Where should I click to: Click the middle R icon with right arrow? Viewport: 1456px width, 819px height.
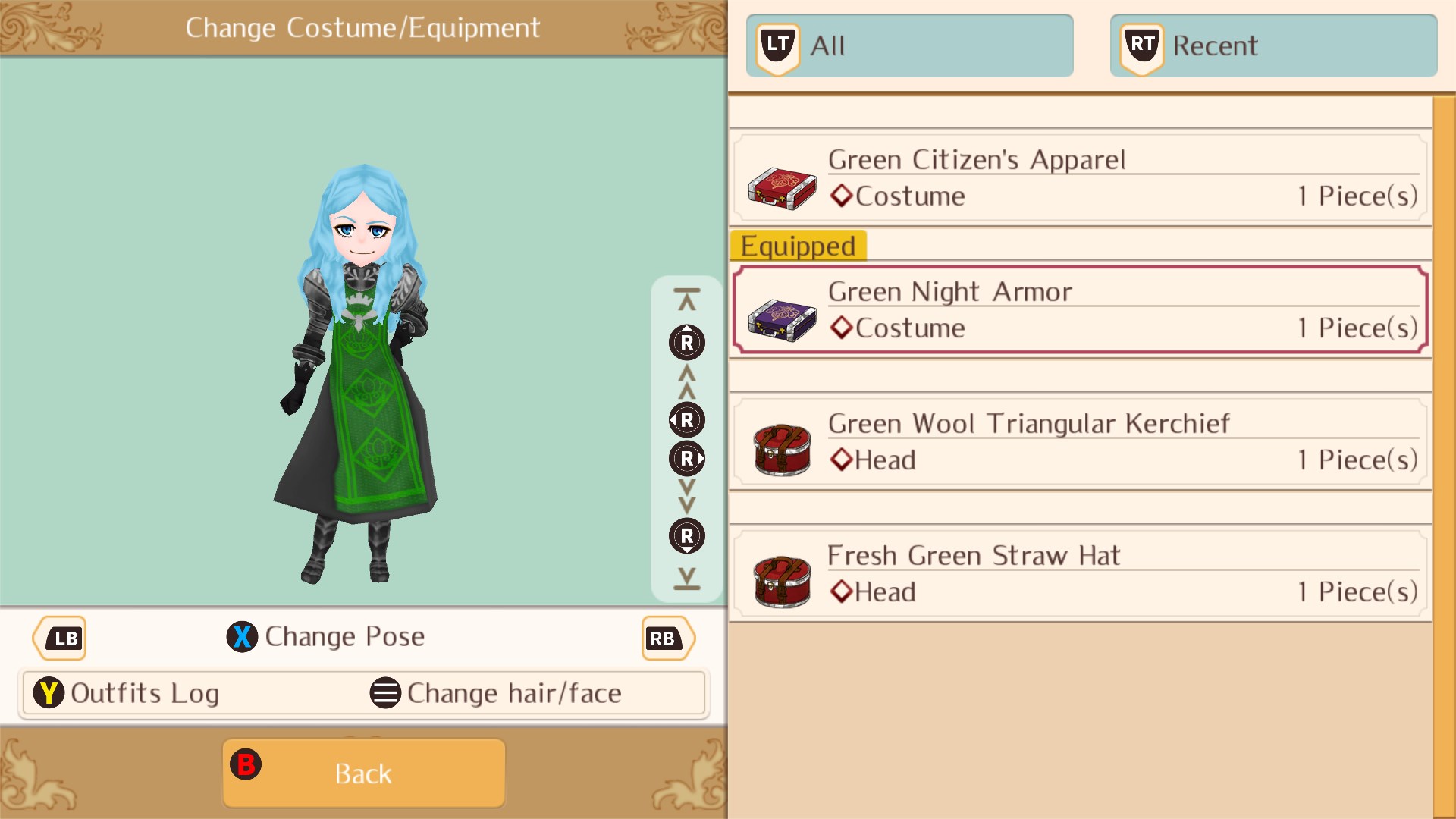pos(688,458)
